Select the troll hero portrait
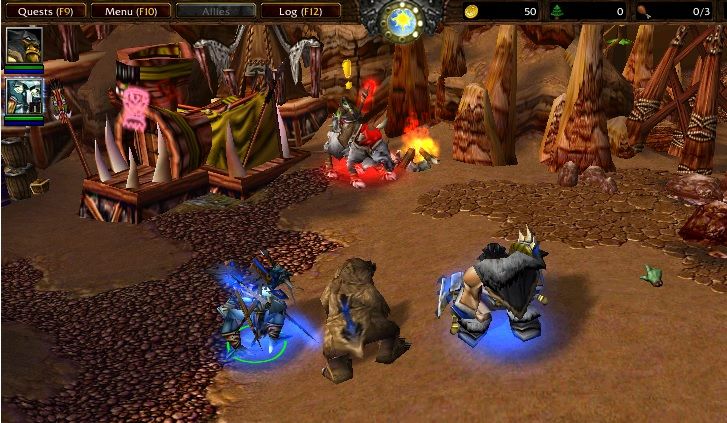Image resolution: width=727 pixels, height=423 pixels. (x=23, y=97)
